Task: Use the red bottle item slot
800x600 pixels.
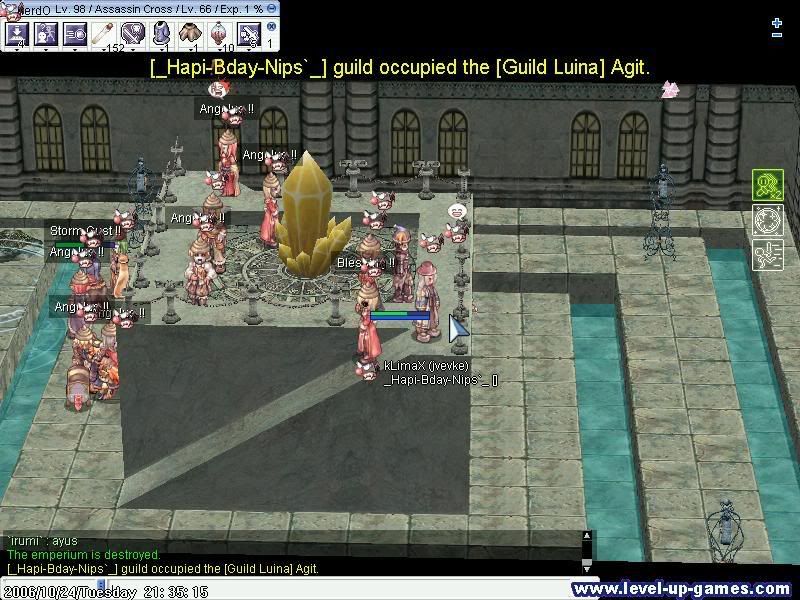Action: pyautogui.click(x=220, y=35)
